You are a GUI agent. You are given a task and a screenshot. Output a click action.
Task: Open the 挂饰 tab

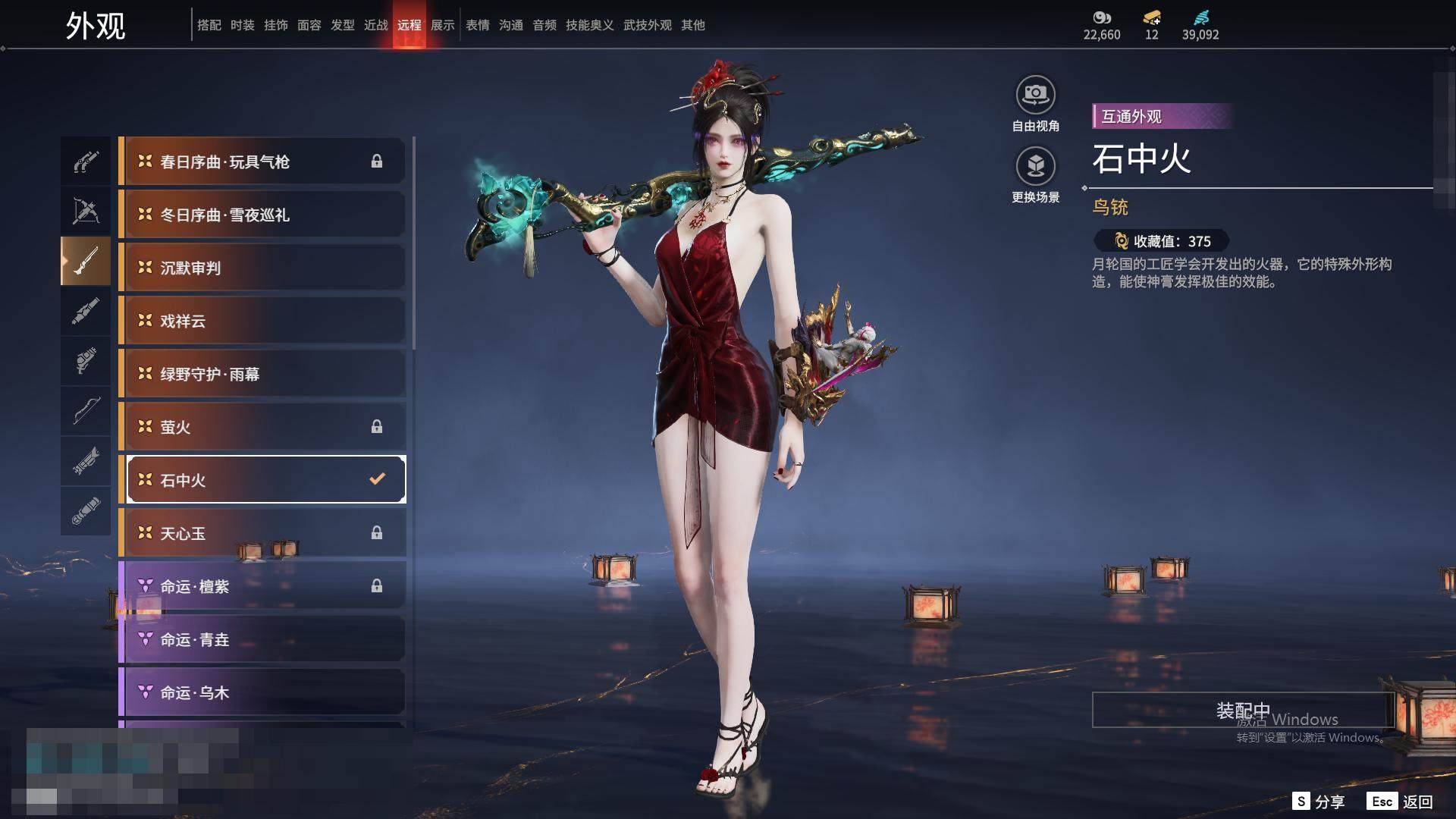tap(276, 25)
